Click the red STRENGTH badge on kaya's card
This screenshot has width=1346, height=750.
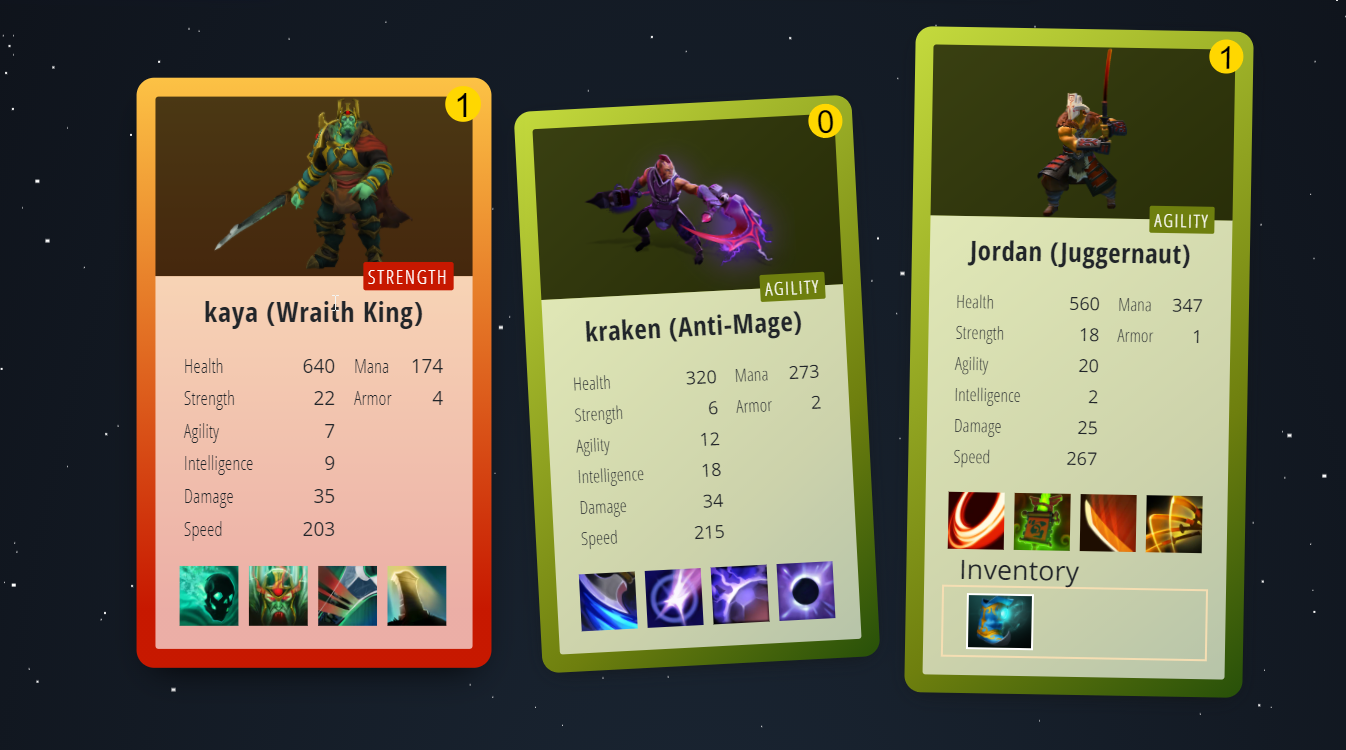click(408, 277)
